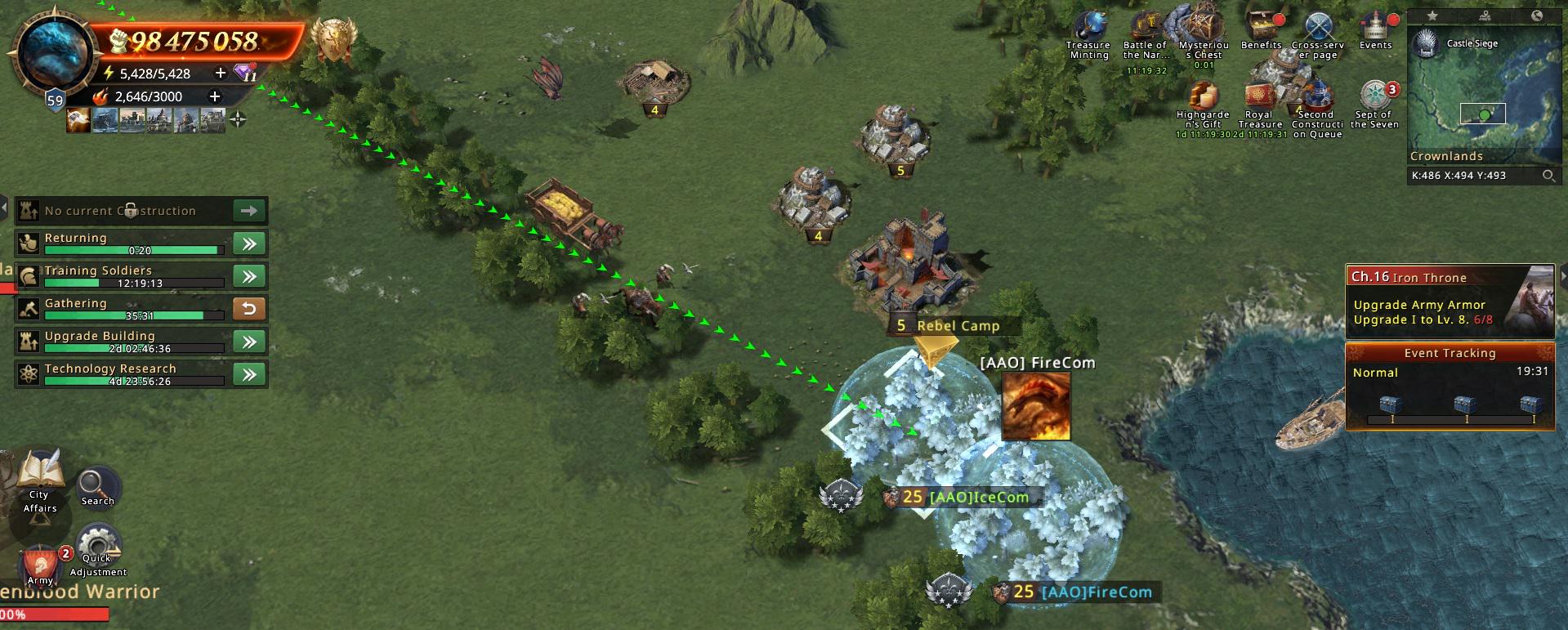Open the Royal Treasure offer
Viewport: 1568px width, 630px height.
point(1259,98)
